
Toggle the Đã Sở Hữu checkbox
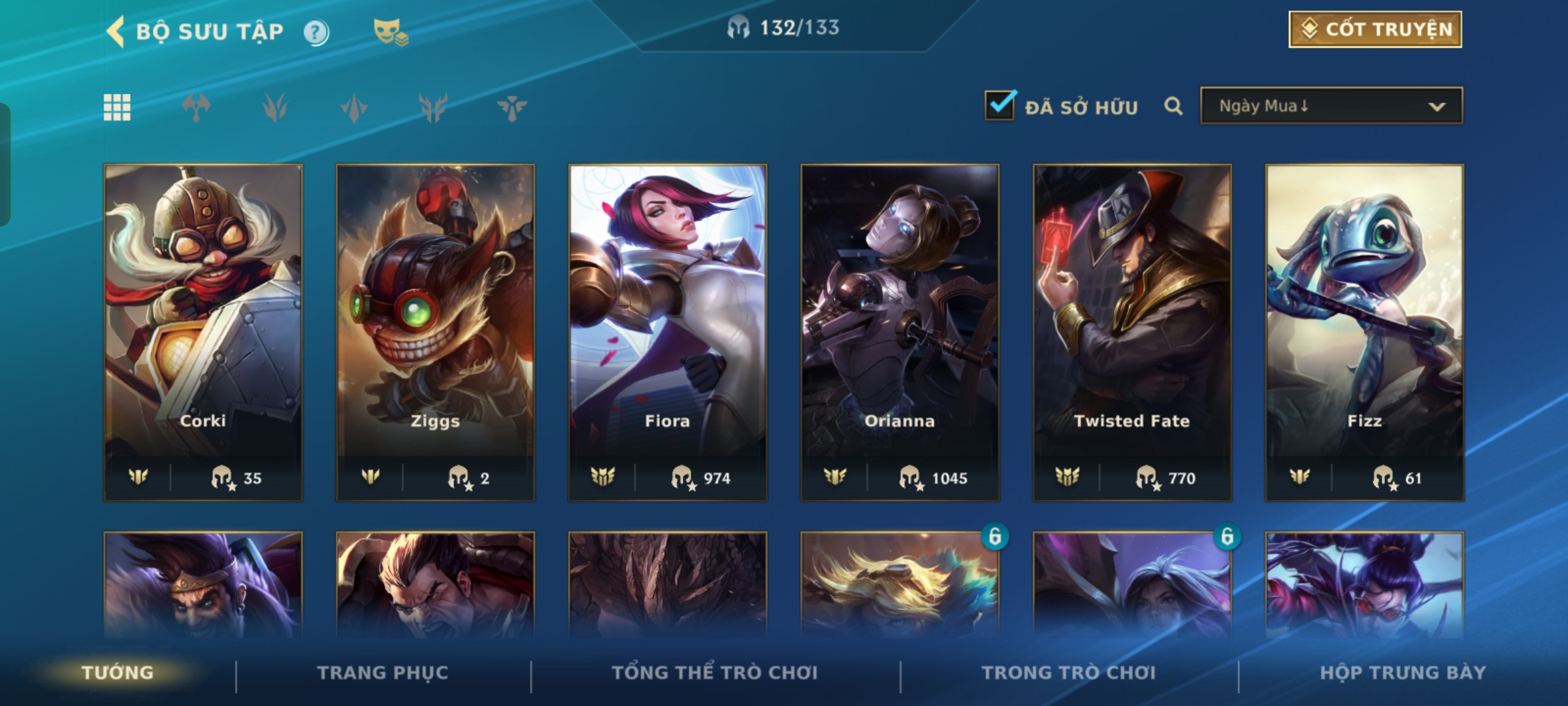1000,105
